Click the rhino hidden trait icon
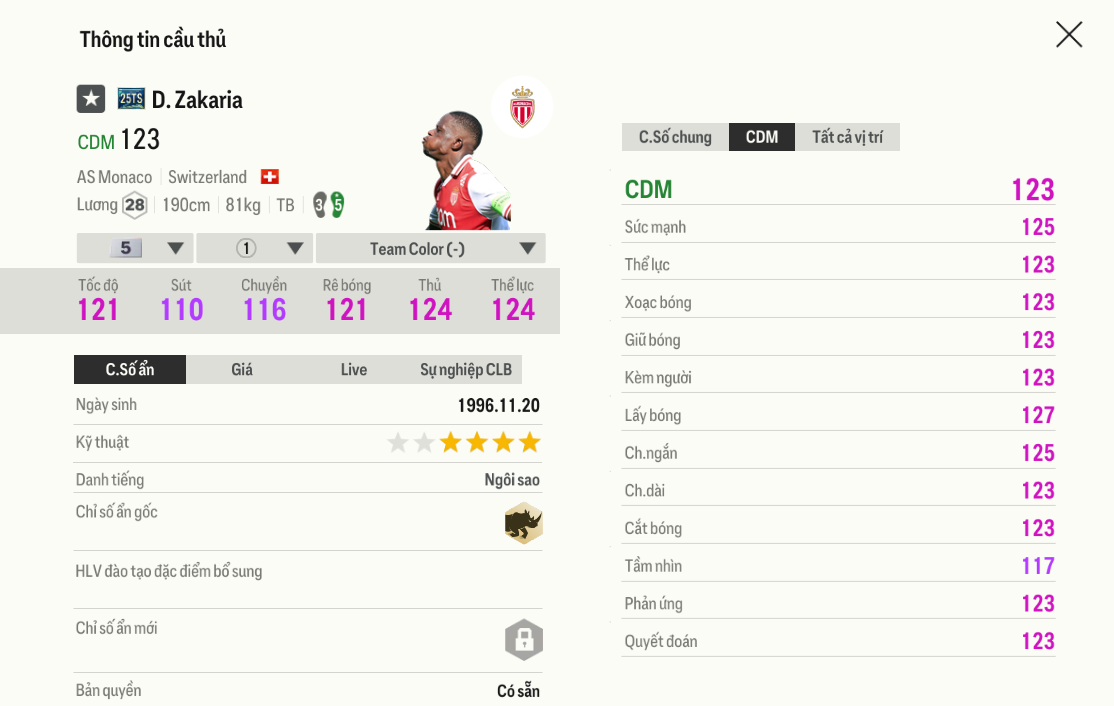This screenshot has height=706, width=1114. (523, 523)
